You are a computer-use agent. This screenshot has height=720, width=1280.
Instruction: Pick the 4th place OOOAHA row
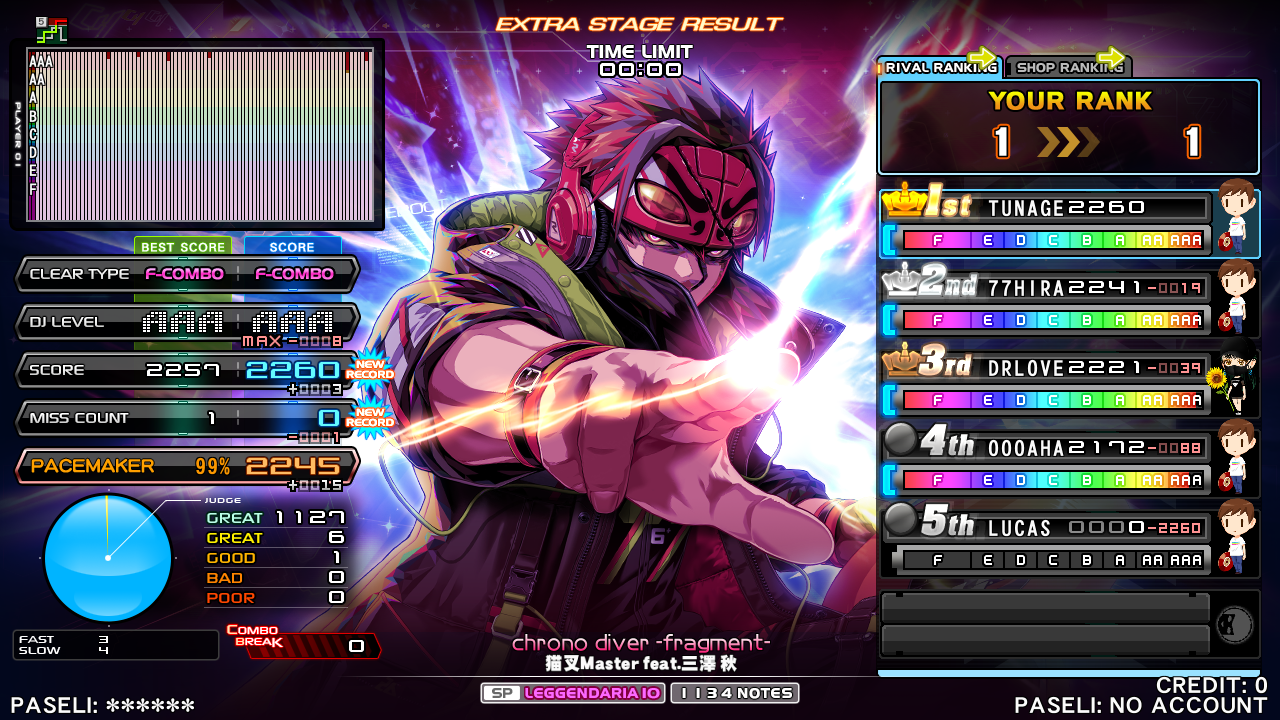pyautogui.click(x=1045, y=464)
